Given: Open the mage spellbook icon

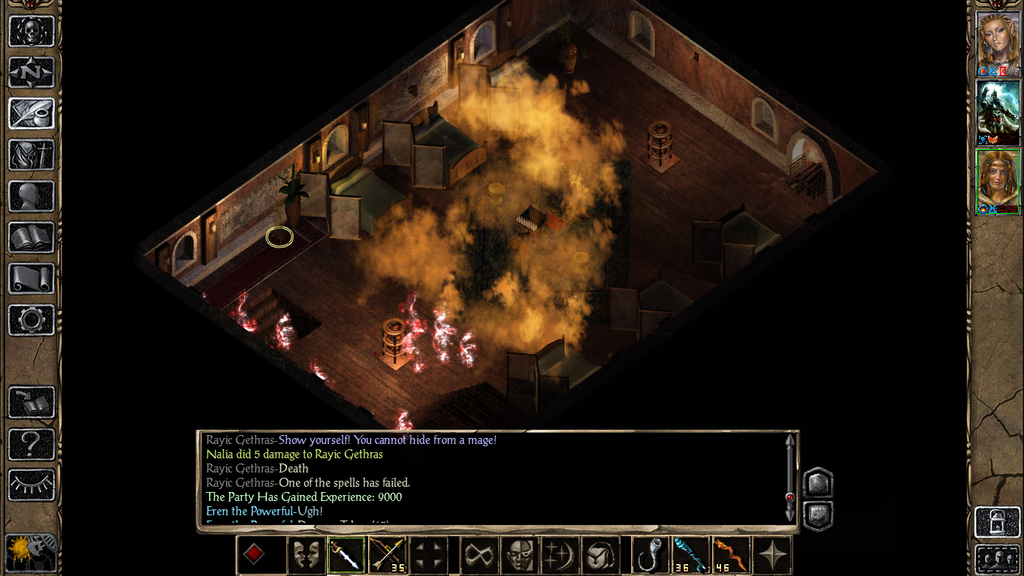Looking at the screenshot, I should 31,237.
